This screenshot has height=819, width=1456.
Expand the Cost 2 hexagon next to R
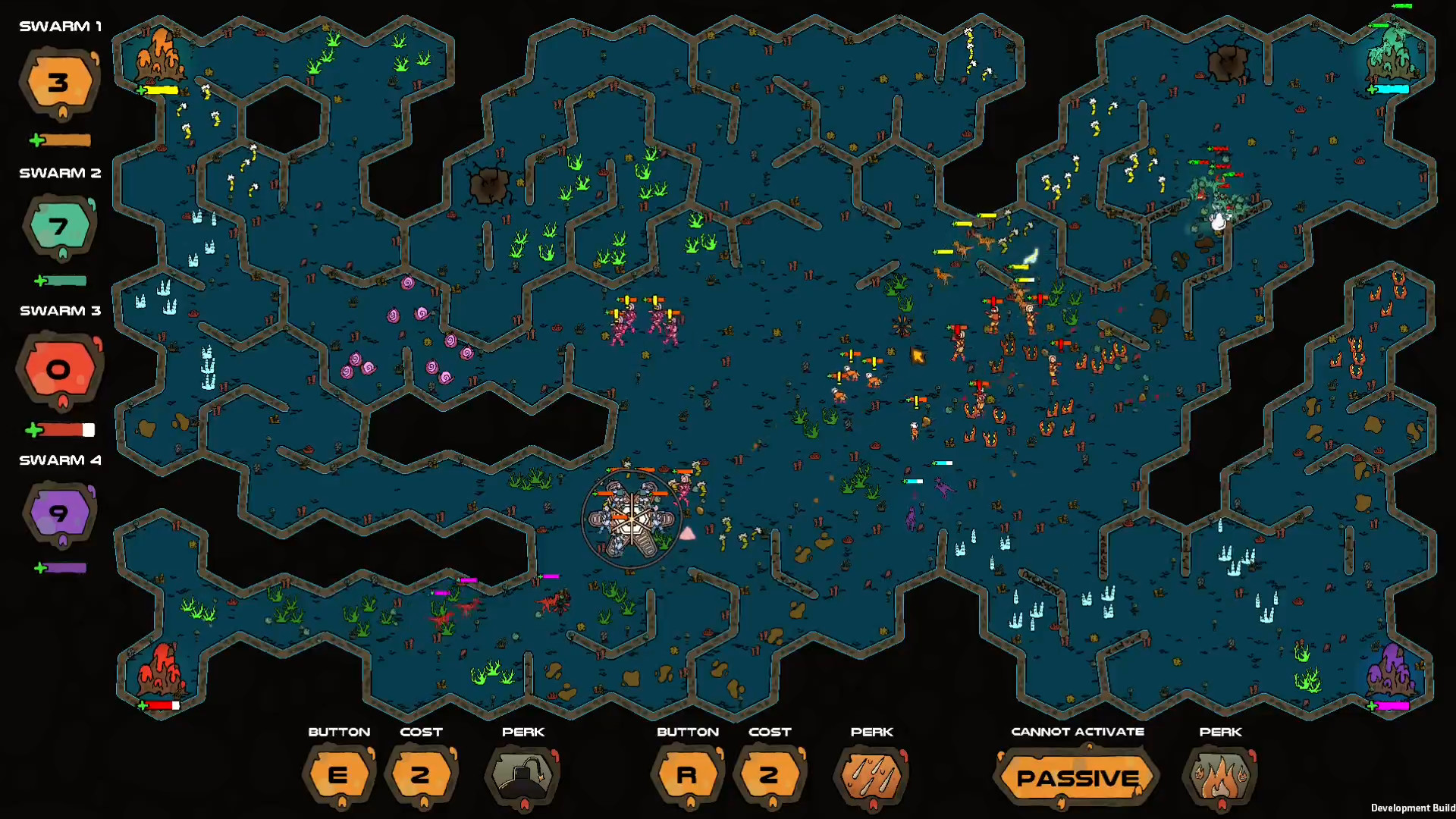click(x=770, y=775)
